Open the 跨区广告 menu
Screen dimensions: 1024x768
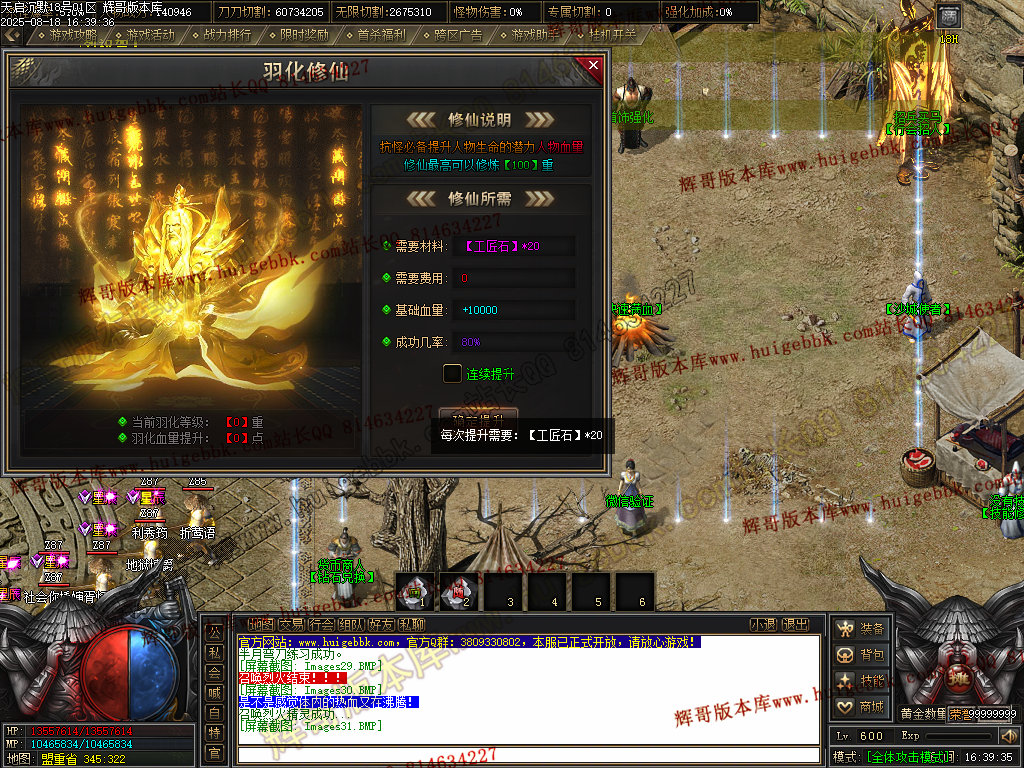pos(458,35)
